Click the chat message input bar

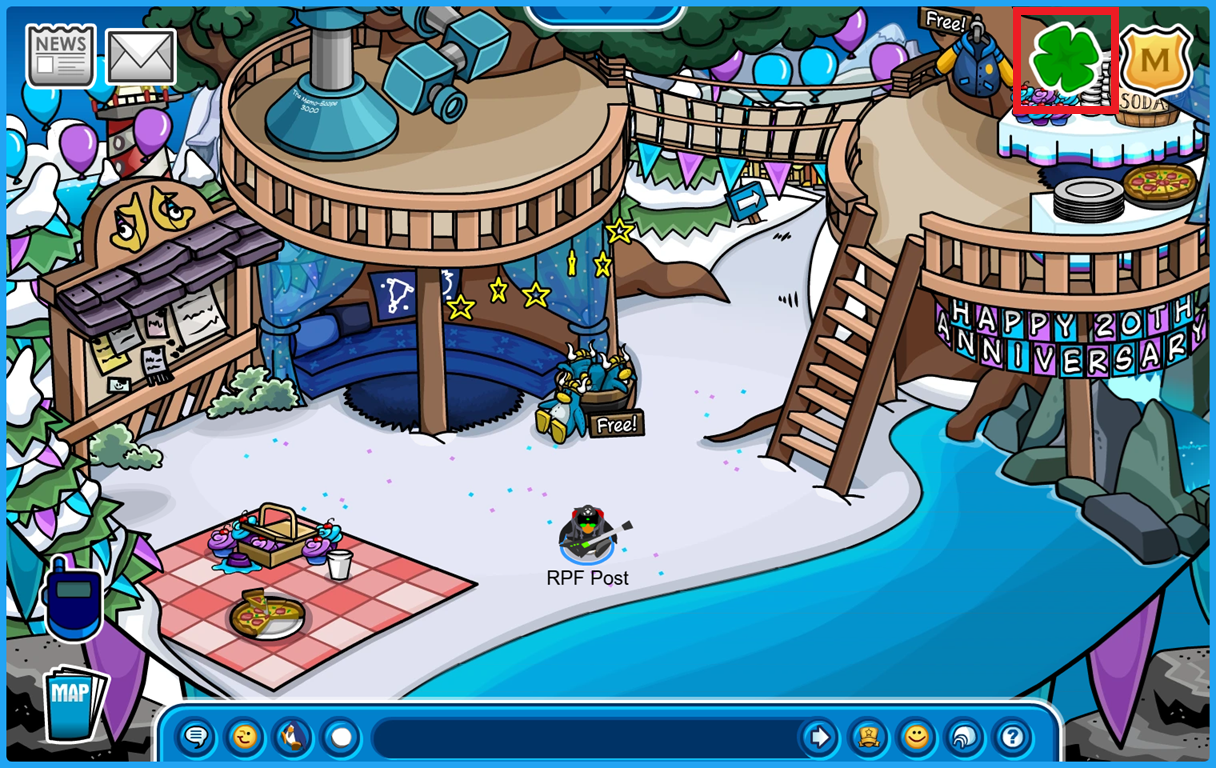(x=585, y=738)
